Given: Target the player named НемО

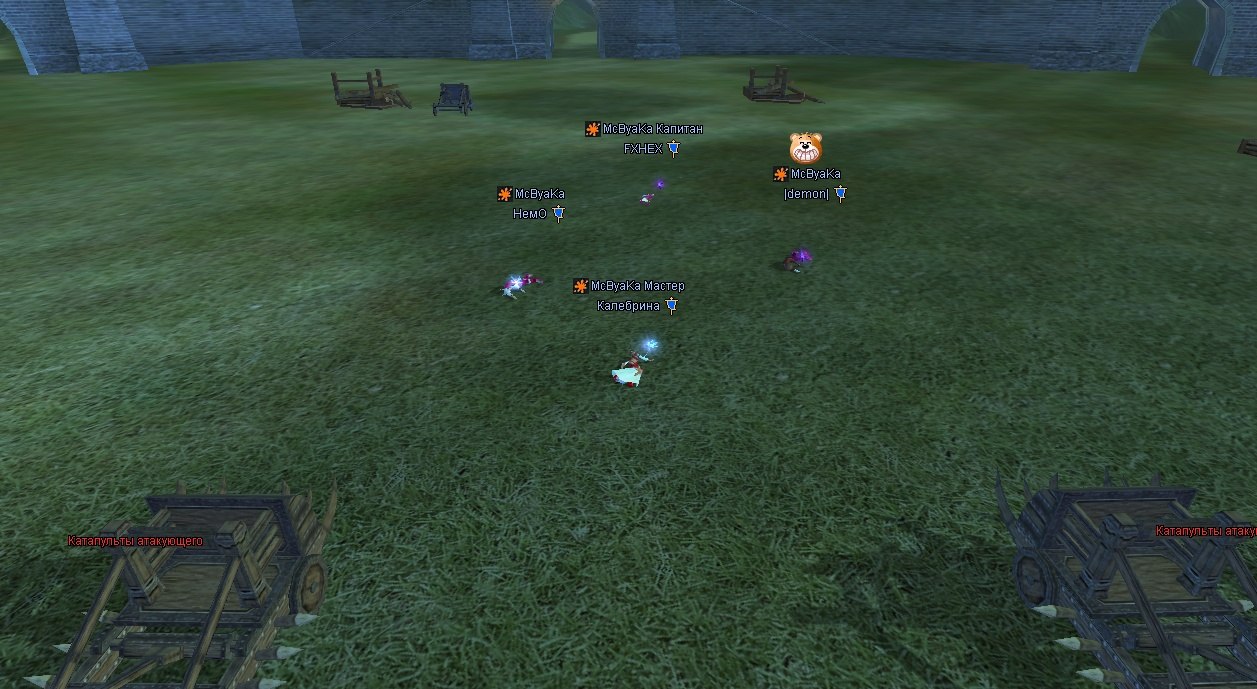Looking at the screenshot, I should point(530,214).
